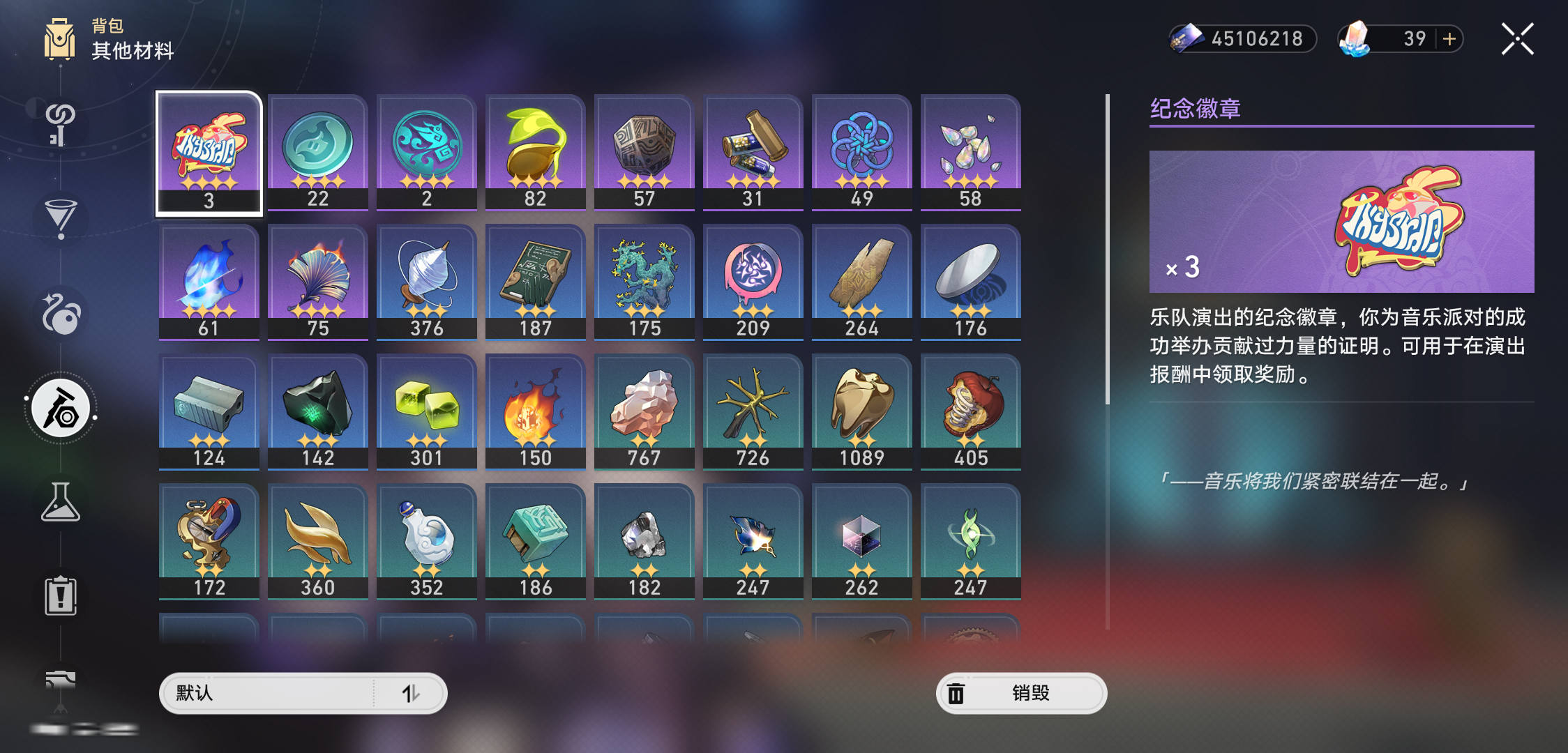
Task: Choose the green jelly cubes item
Action: tap(427, 412)
